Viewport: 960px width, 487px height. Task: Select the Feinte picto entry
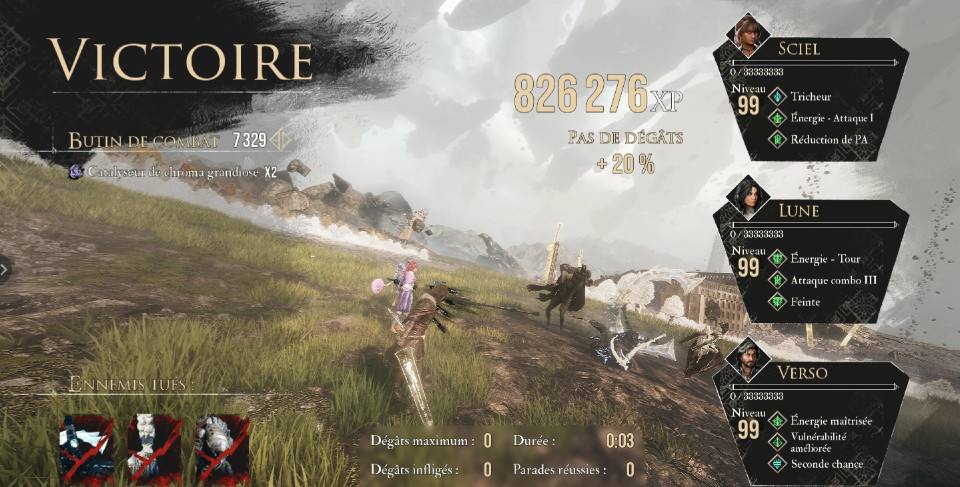(805, 301)
